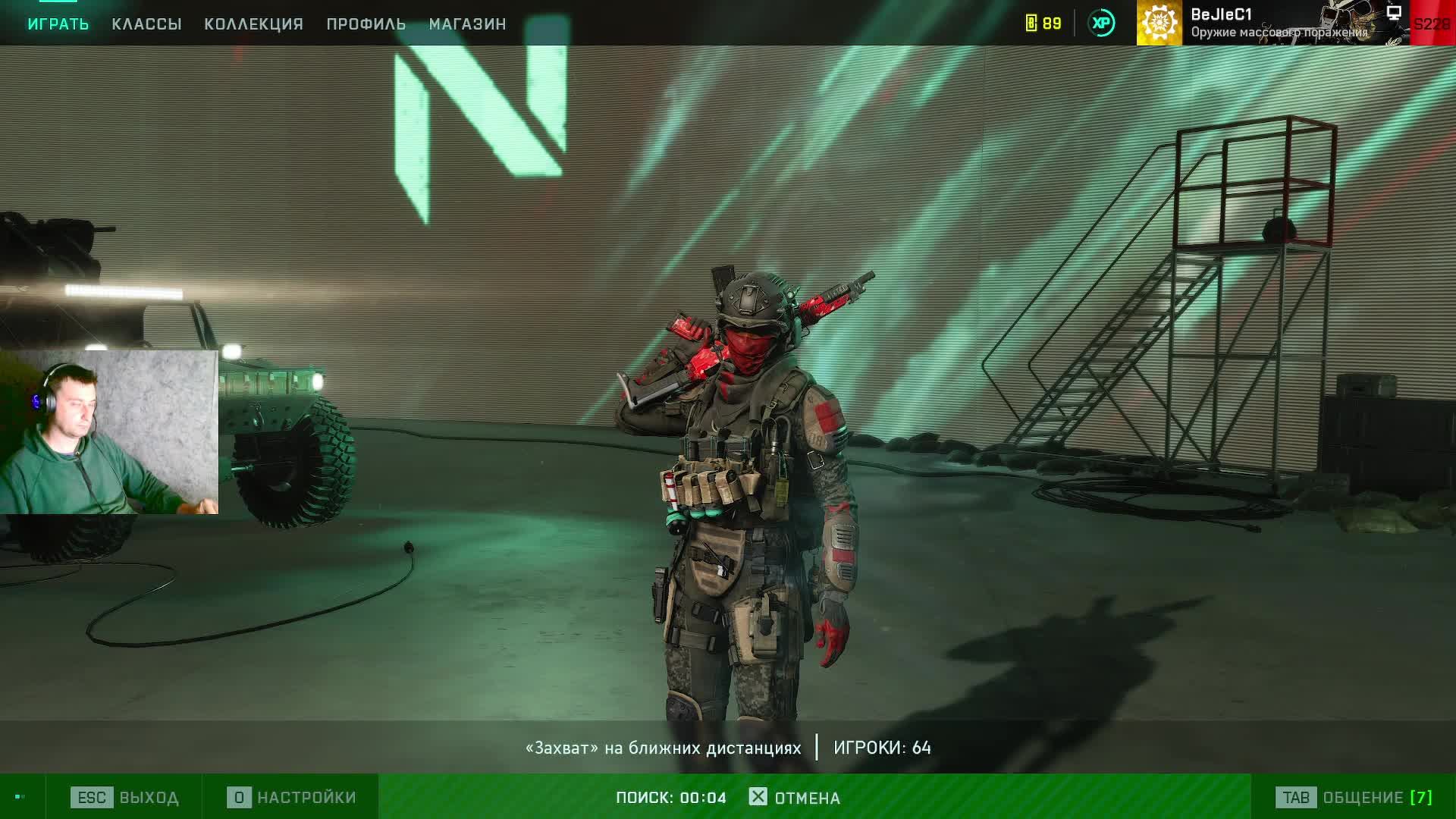Check the currency balance of 89
Screen dimensions: 1456x819
(1043, 24)
